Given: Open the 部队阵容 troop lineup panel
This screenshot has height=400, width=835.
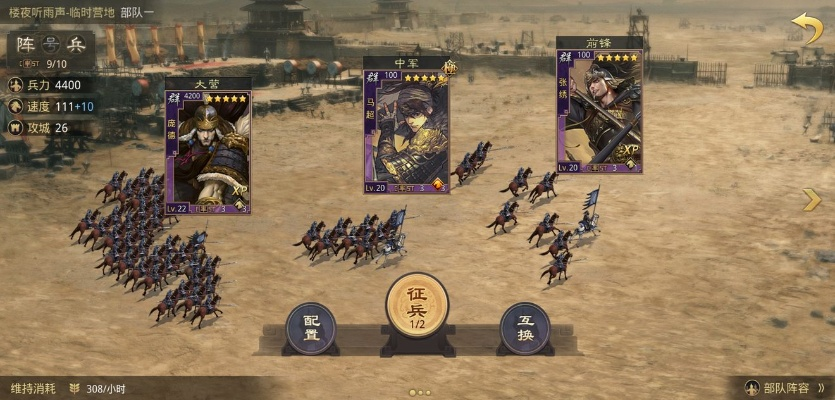Looking at the screenshot, I should (x=786, y=388).
